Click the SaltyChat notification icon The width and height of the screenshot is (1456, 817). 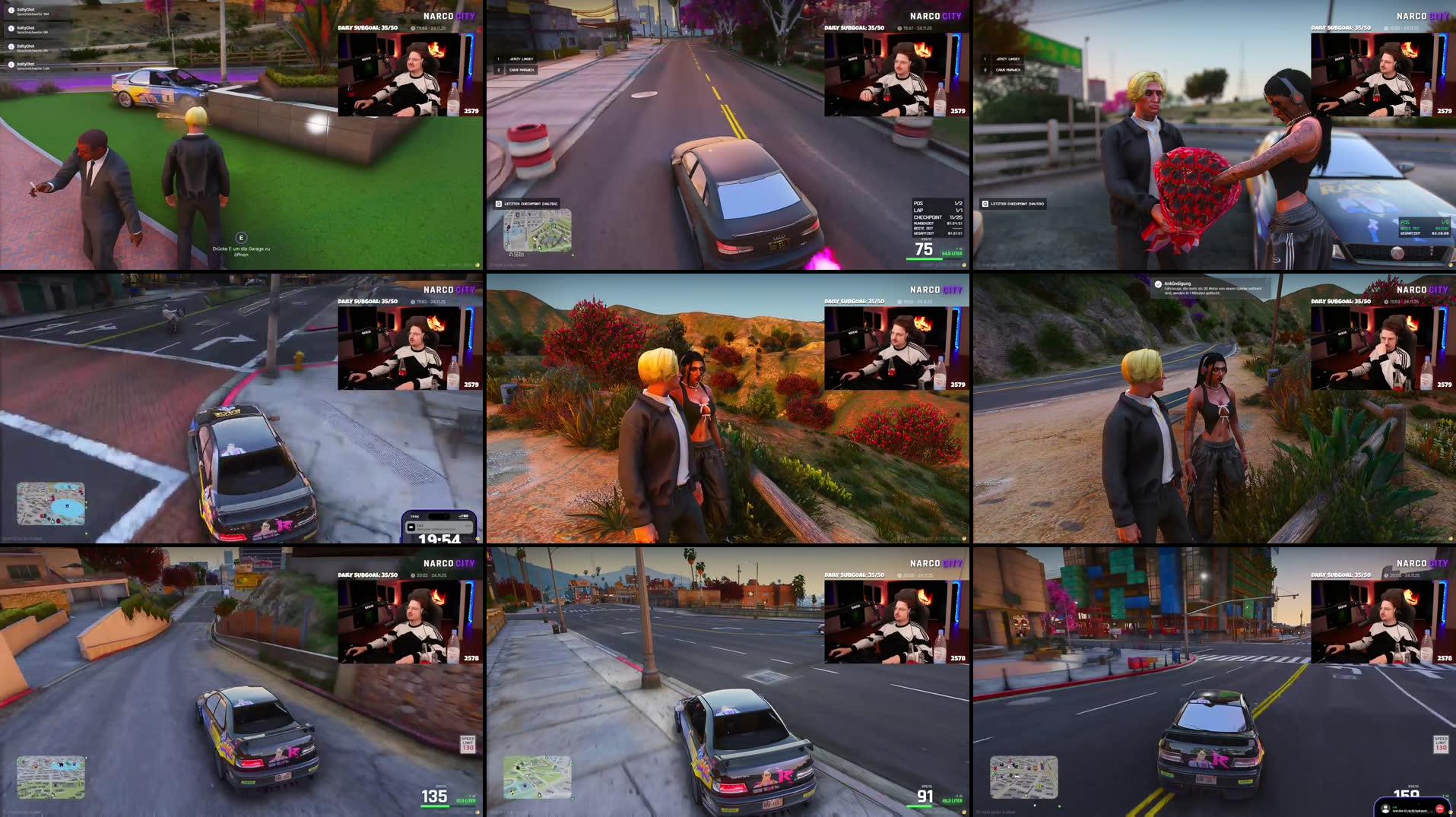(x=11, y=10)
